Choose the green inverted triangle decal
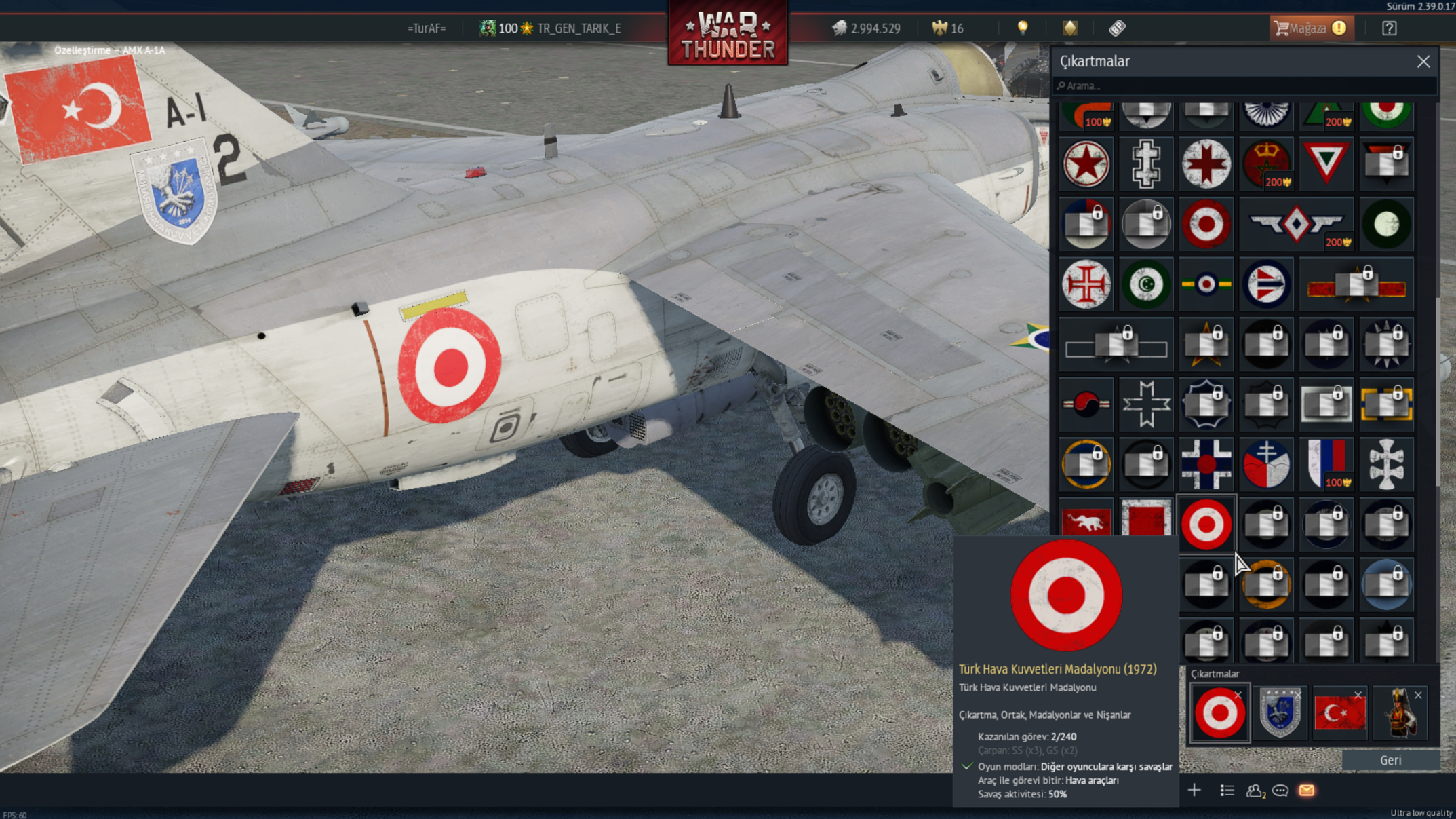The image size is (1456, 819). 1326,164
